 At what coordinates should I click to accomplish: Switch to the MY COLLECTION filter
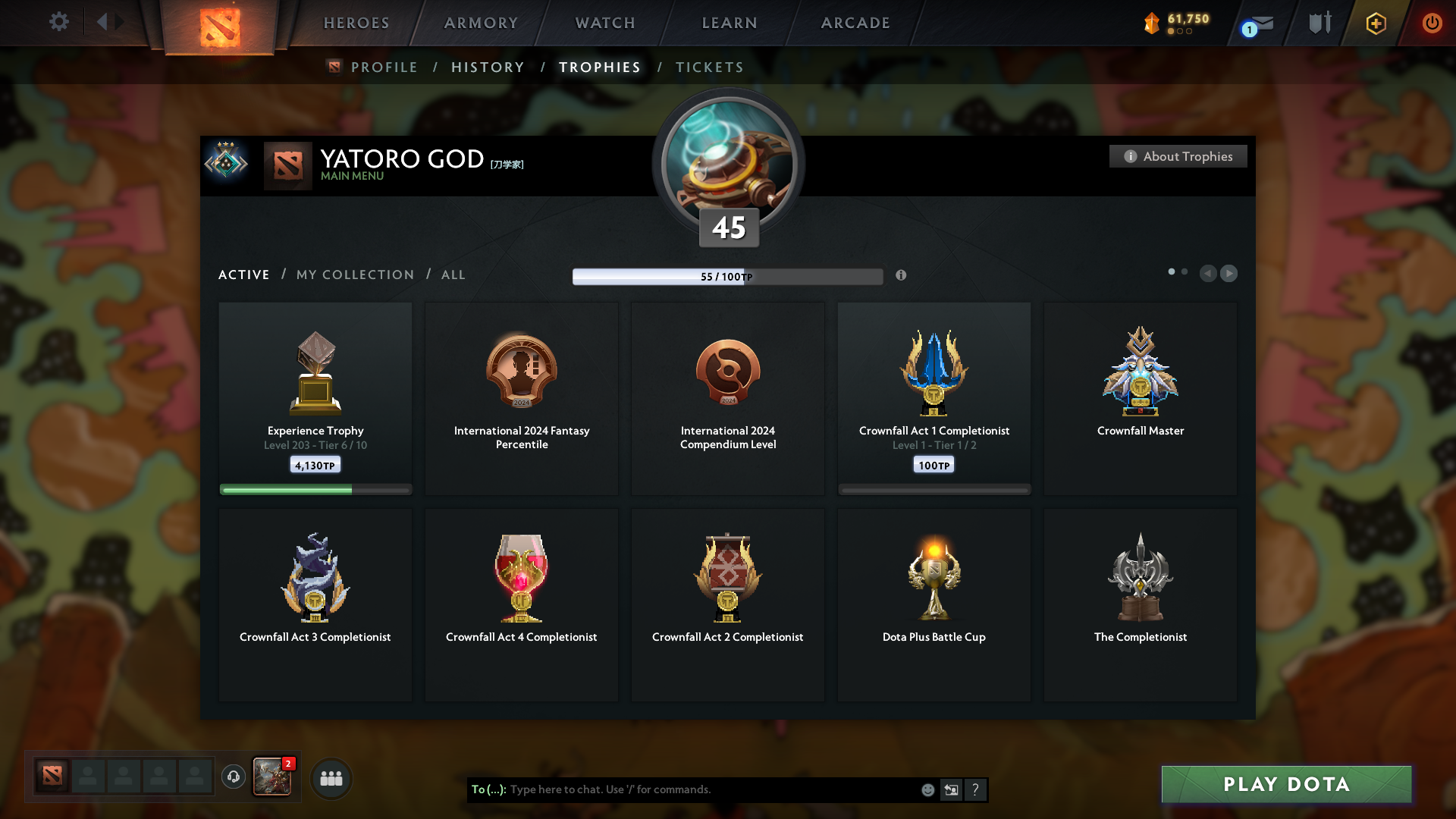click(x=354, y=275)
